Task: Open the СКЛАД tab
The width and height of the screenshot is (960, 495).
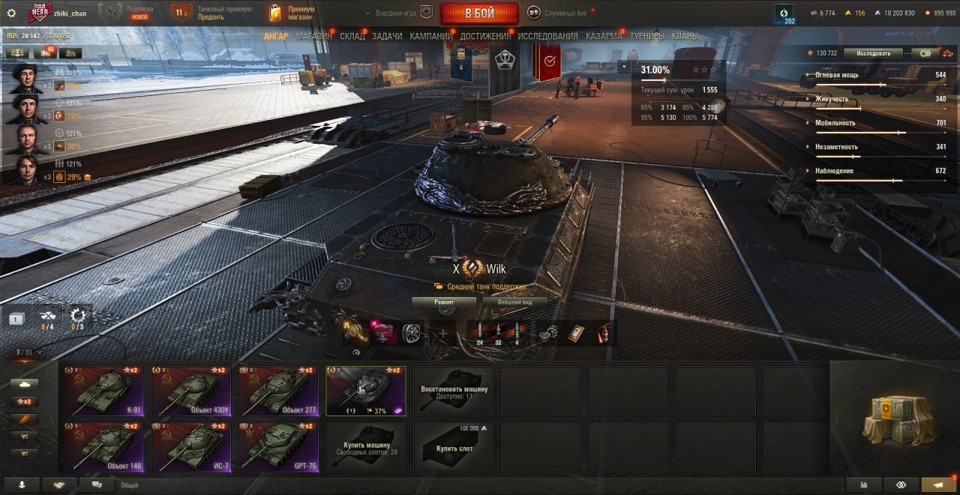Action: tap(352, 36)
